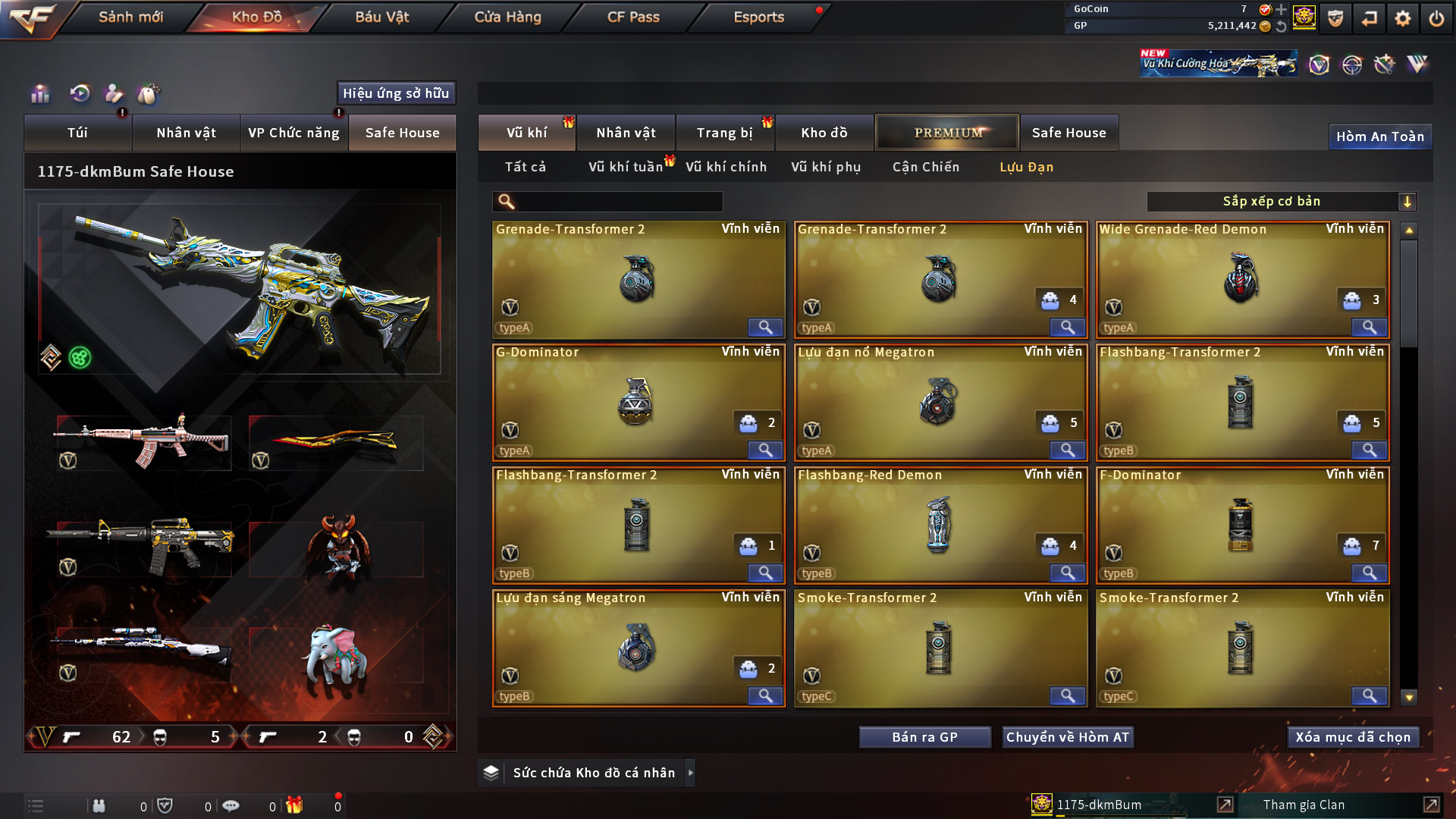Select the Wide Grenade-Red Demon item
Screen dimensions: 1456x819
[1242, 279]
